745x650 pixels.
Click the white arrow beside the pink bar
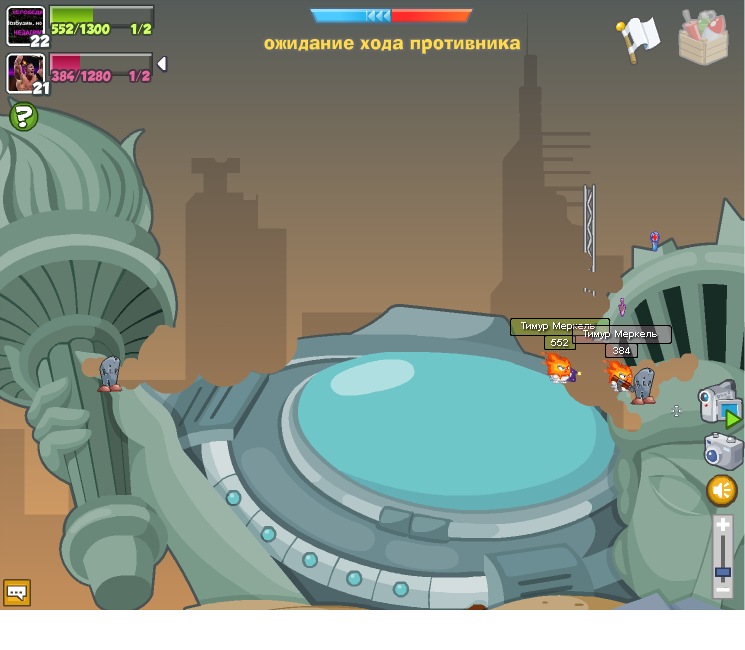click(162, 64)
